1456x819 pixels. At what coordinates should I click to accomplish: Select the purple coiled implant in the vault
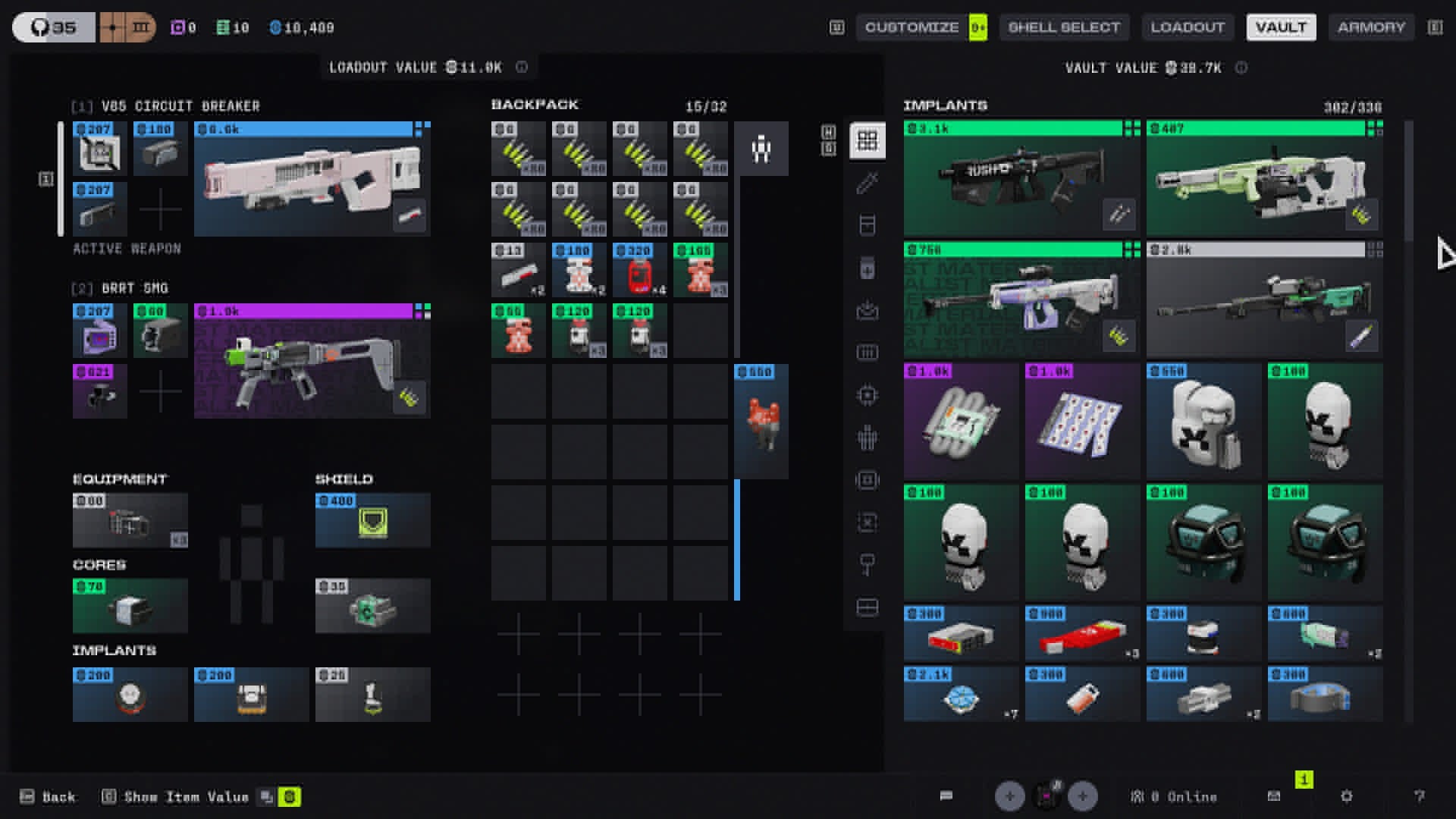click(x=960, y=422)
